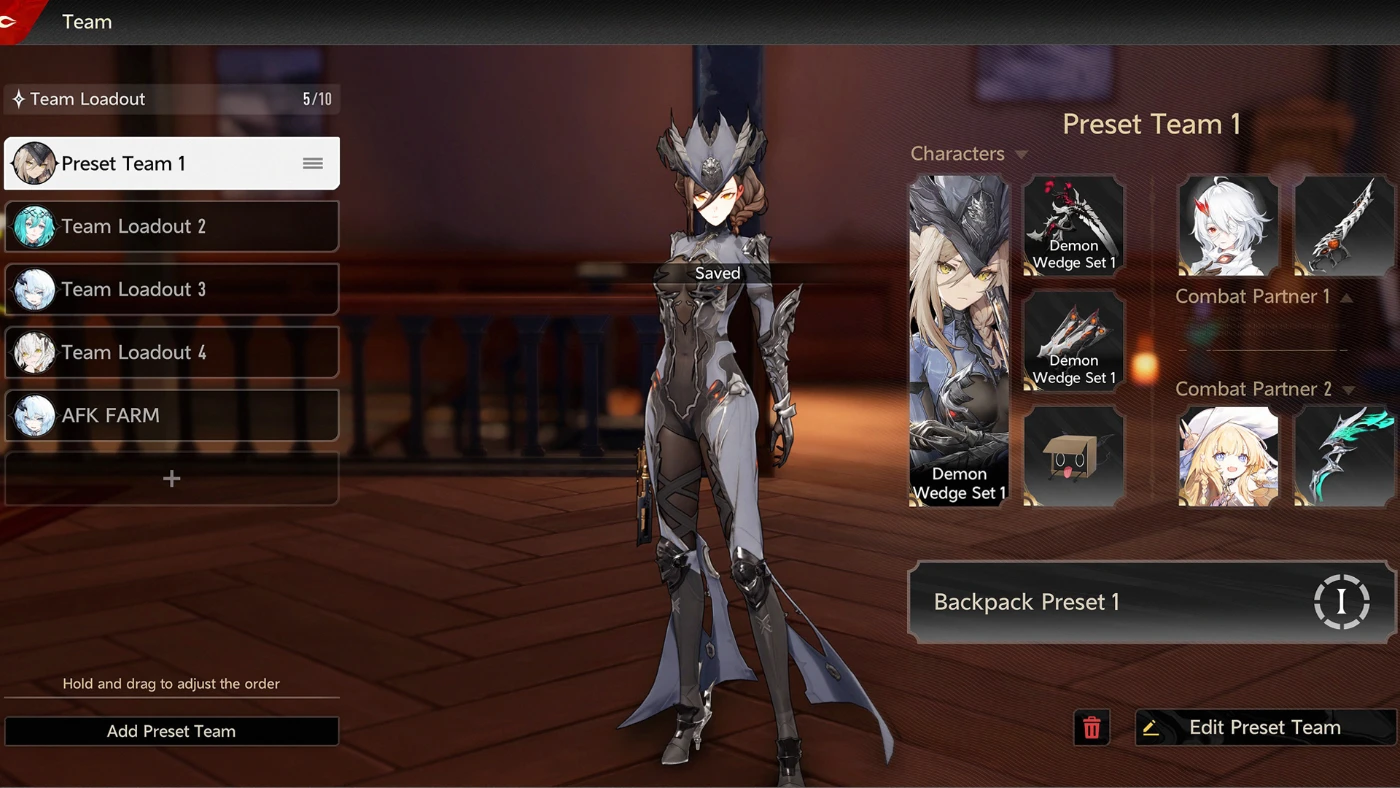Select the blonde combat partner portrait
Image resolution: width=1400 pixels, height=788 pixels.
click(x=1228, y=455)
